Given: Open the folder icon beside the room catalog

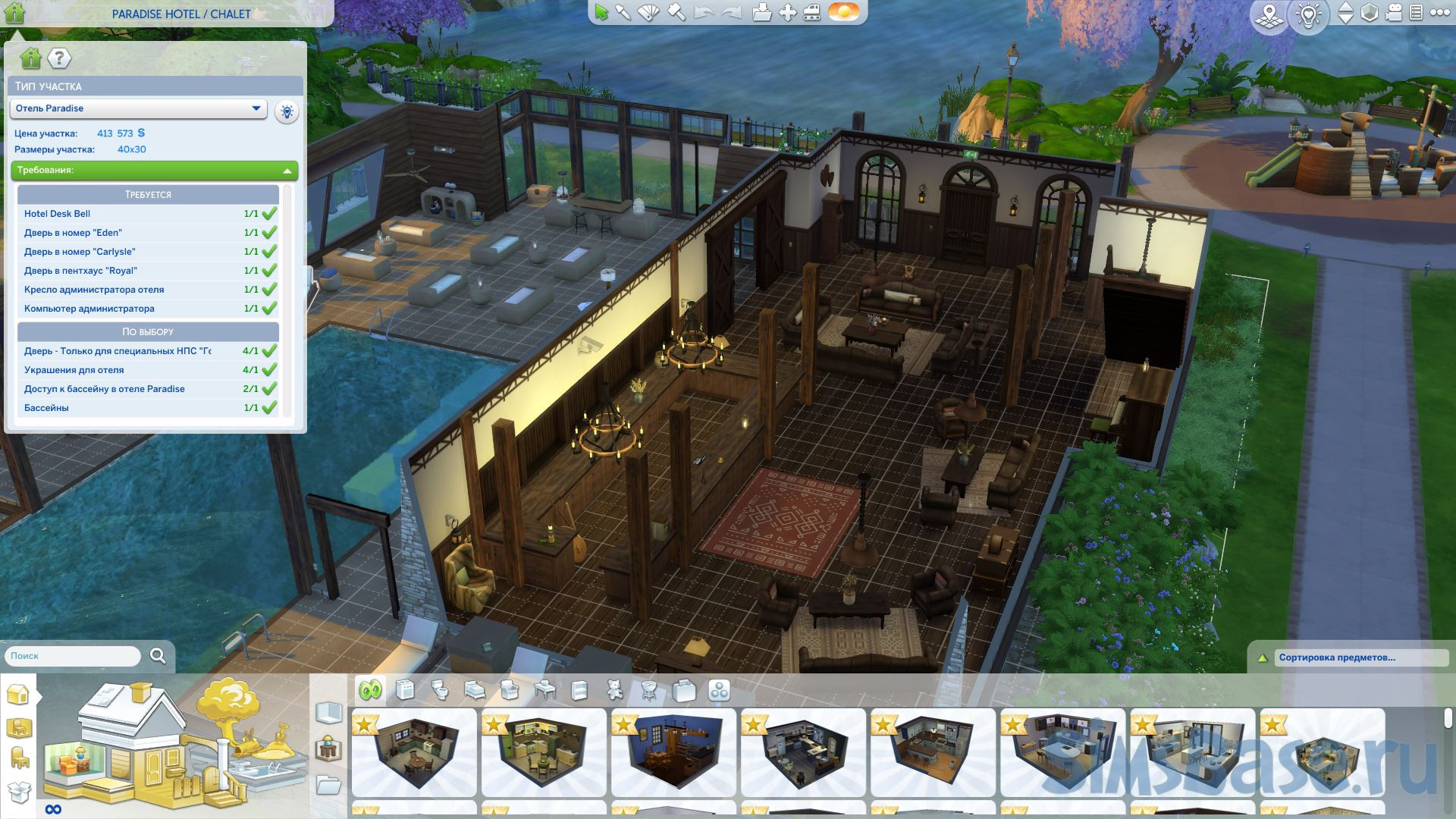Looking at the screenshot, I should 328,785.
